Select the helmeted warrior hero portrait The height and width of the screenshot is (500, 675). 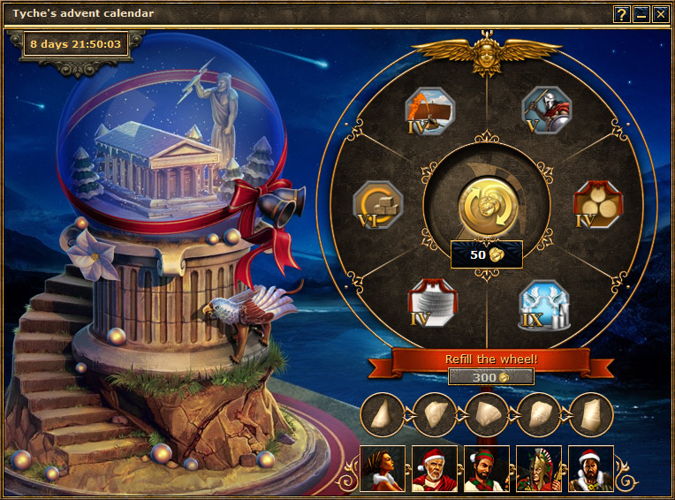(x=538, y=468)
